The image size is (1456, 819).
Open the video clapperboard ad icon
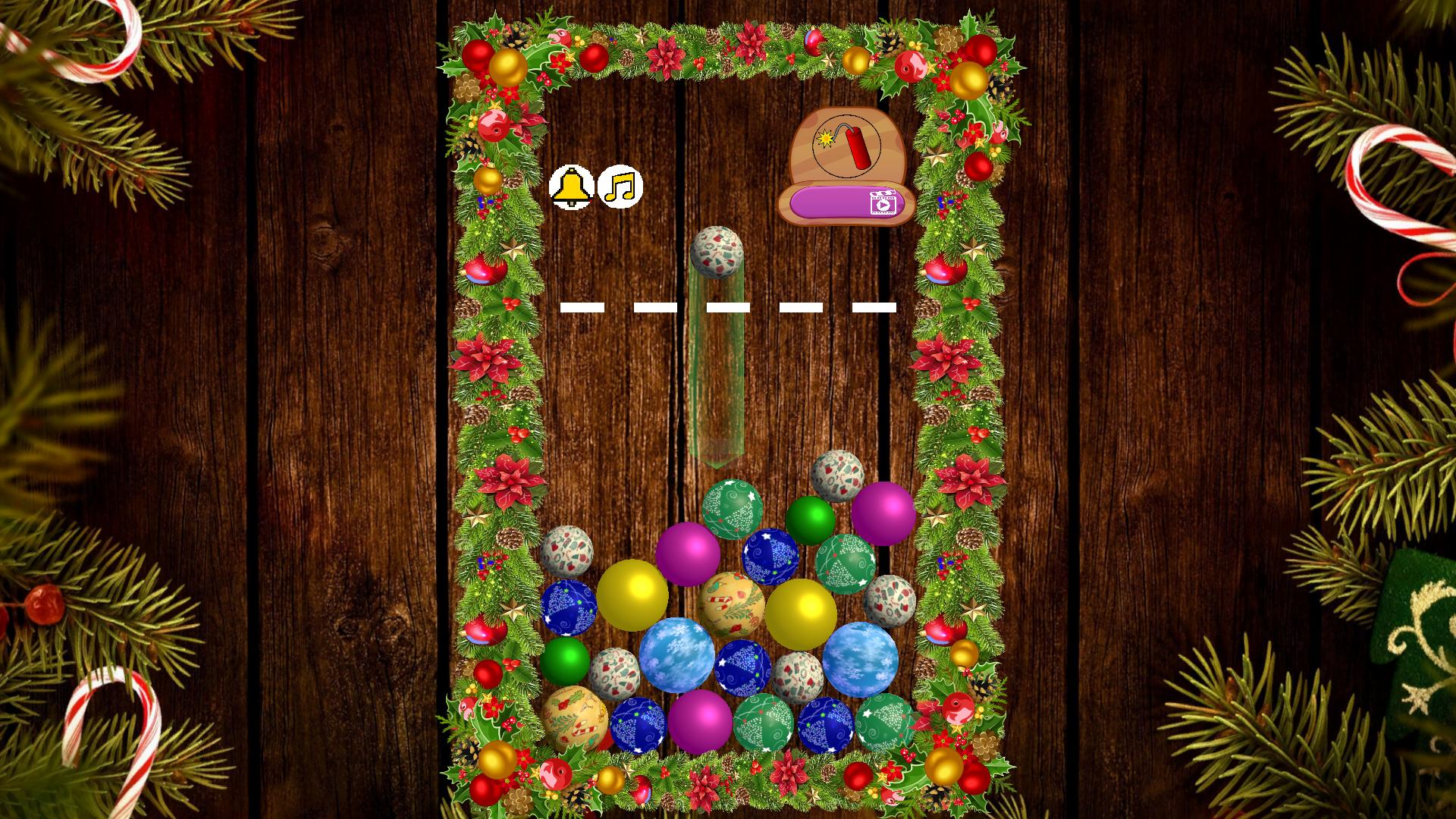(884, 202)
